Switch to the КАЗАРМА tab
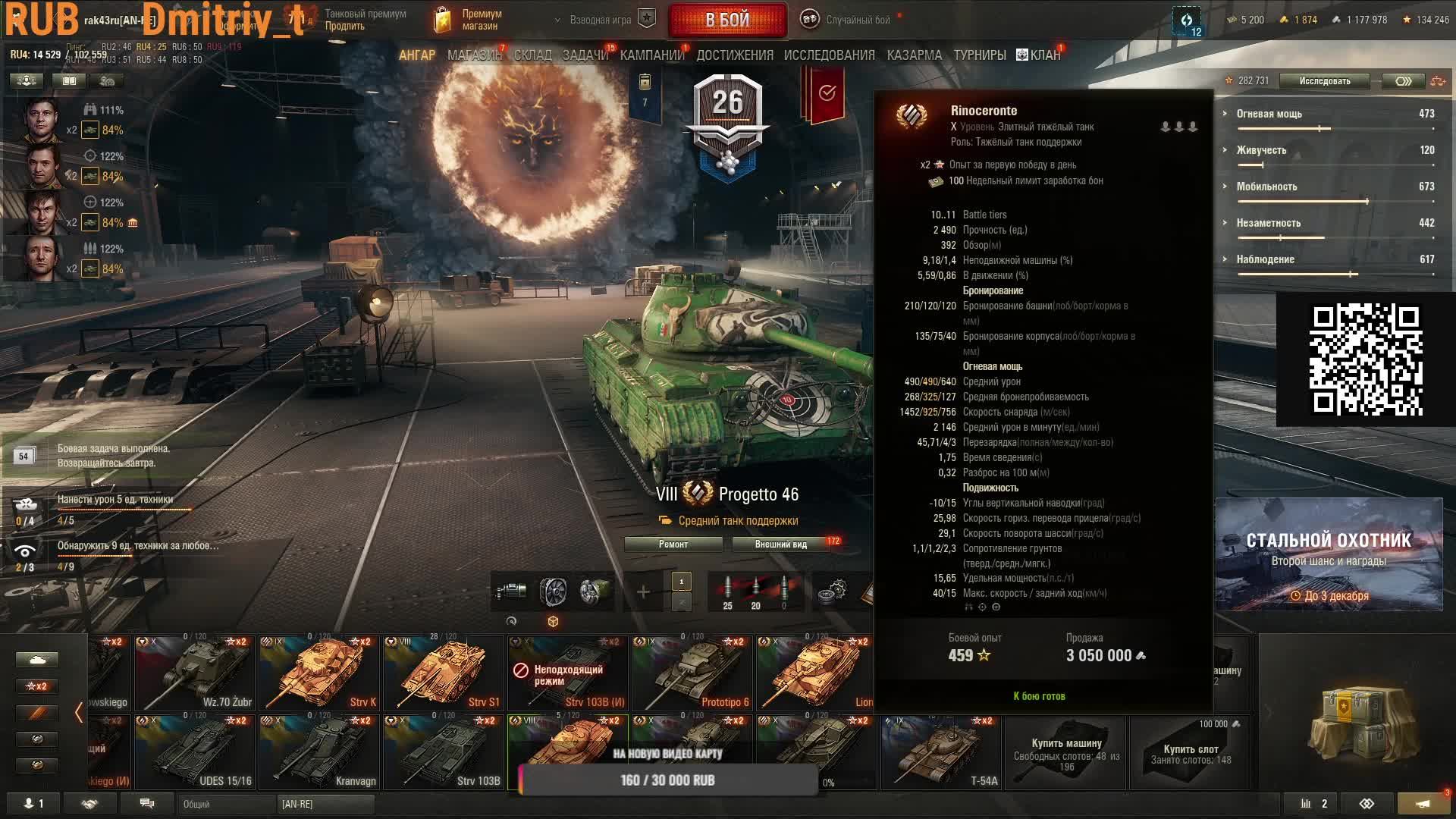The image size is (1456, 819). 914,55
